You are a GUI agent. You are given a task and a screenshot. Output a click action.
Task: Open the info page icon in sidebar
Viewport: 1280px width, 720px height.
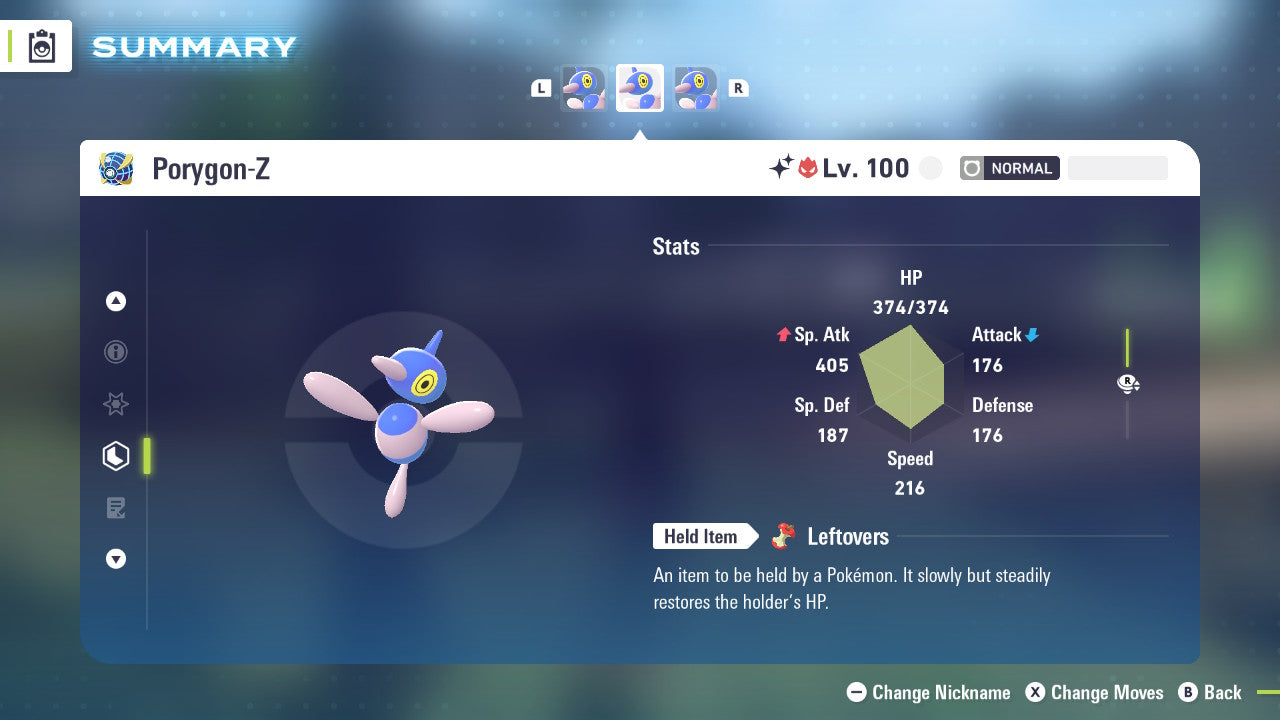click(116, 352)
